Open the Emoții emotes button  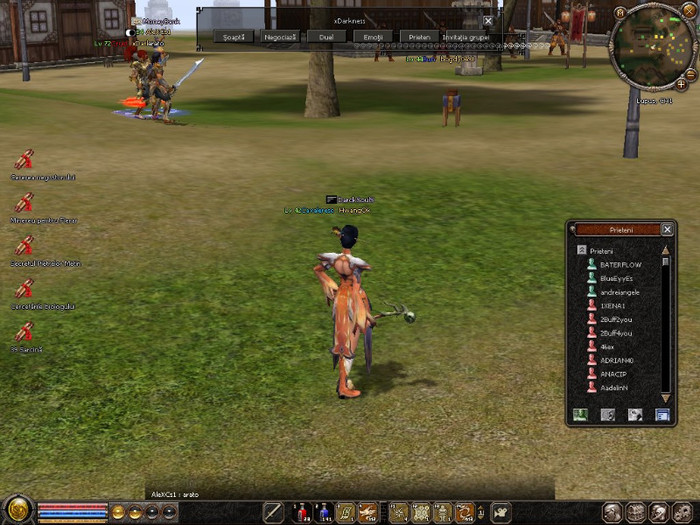coord(373,36)
